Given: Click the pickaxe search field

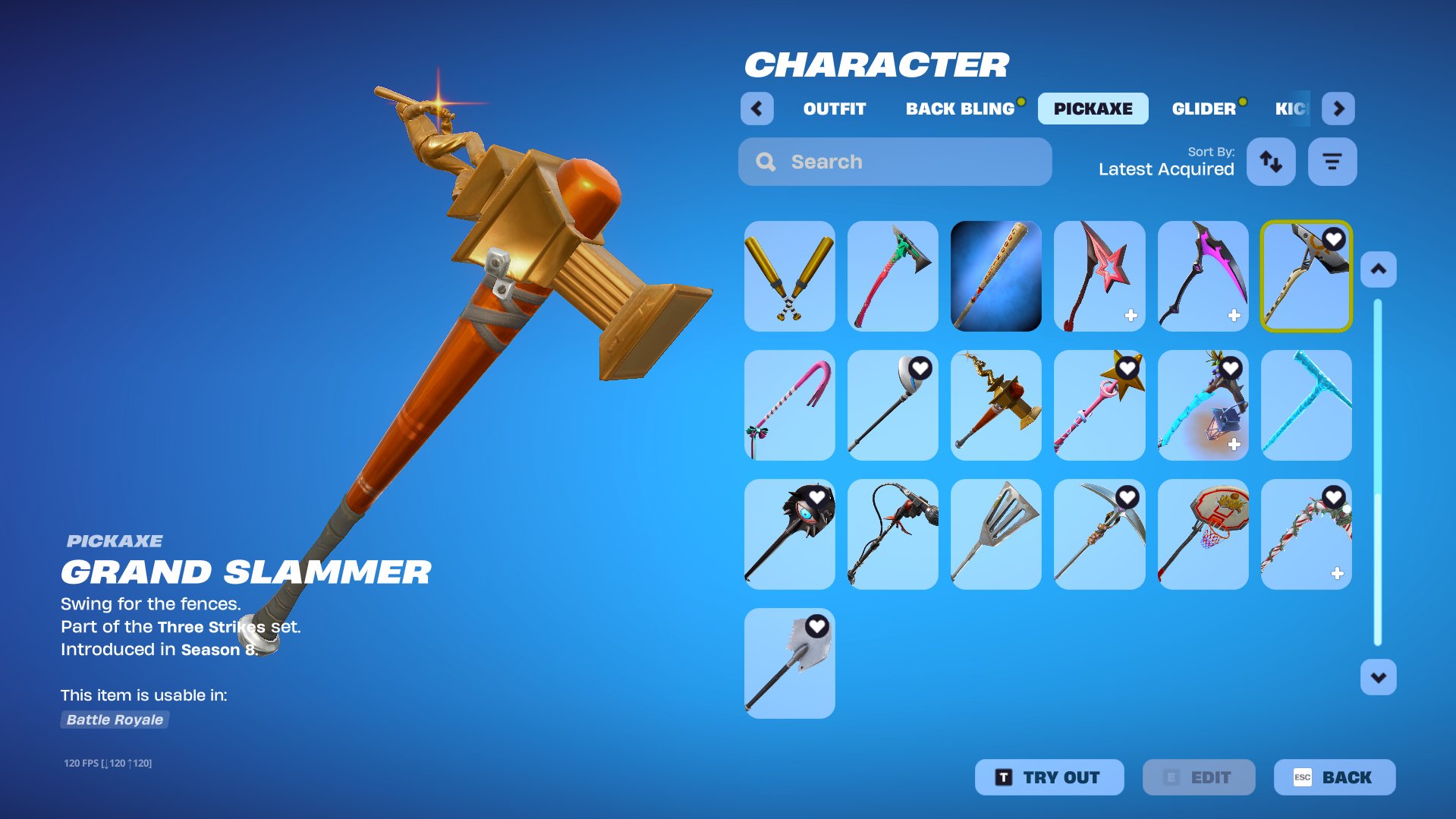Looking at the screenshot, I should [x=895, y=162].
